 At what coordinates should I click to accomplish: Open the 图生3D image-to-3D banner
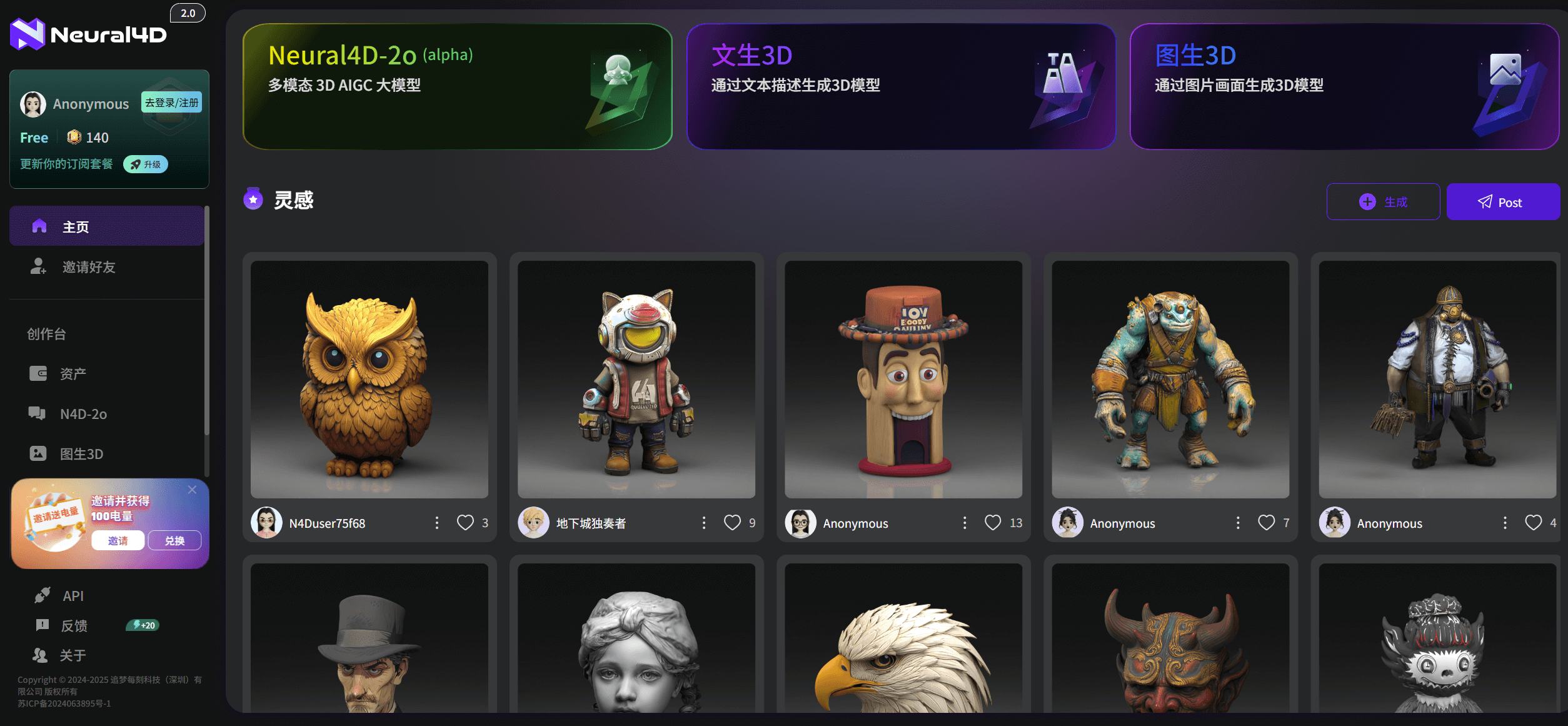pos(1344,86)
